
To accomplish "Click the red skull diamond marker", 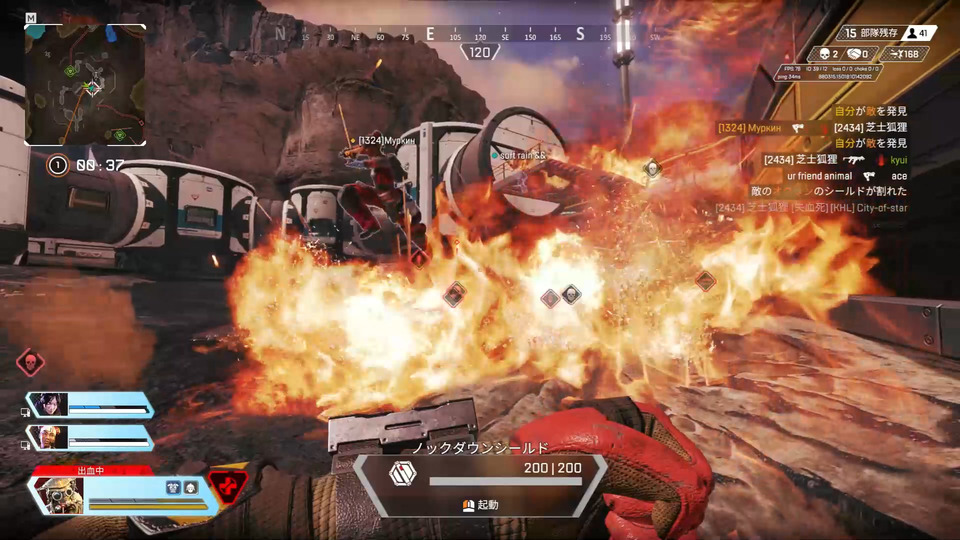I will pos(31,362).
